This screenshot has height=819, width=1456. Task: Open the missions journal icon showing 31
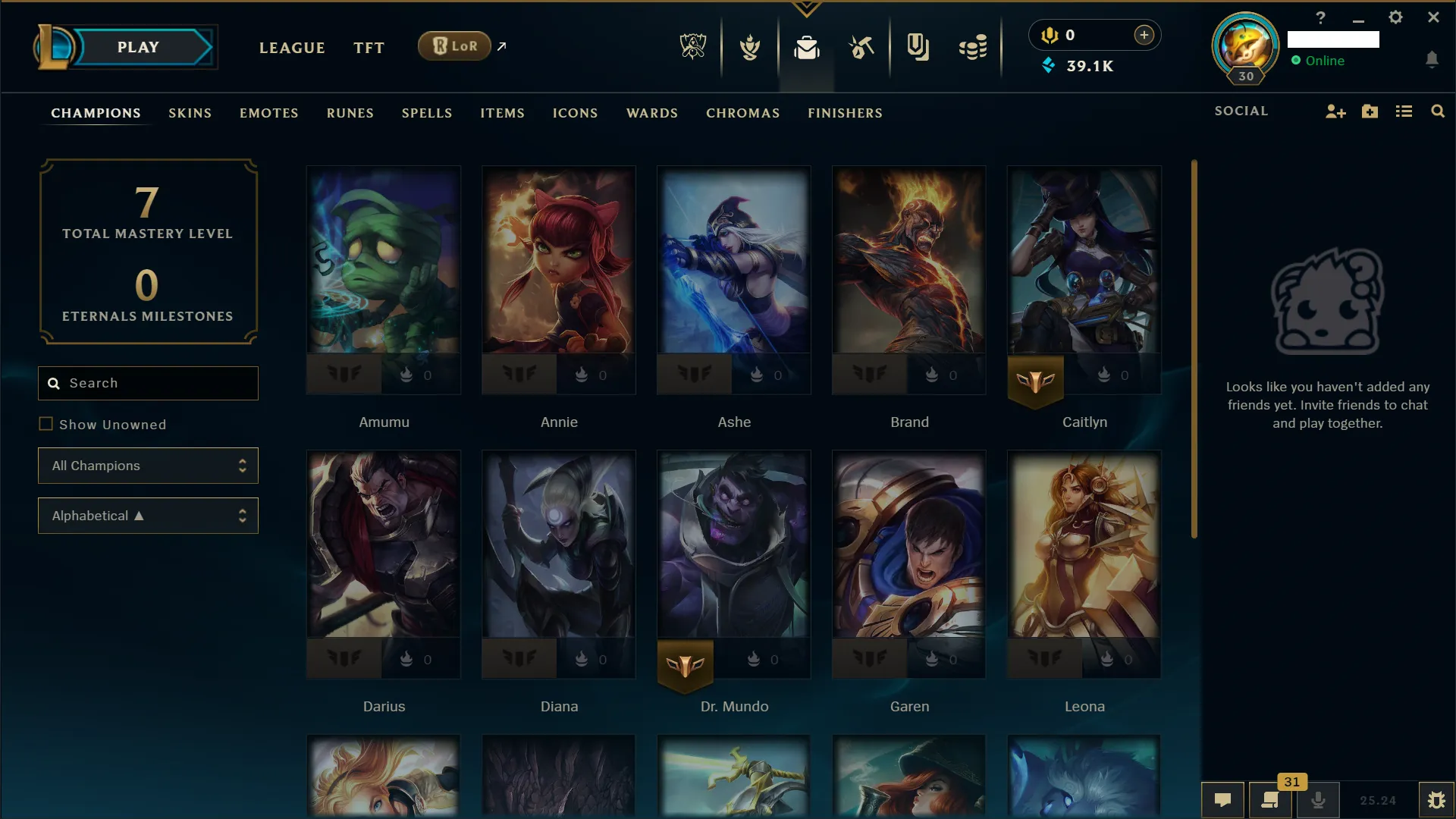click(1270, 801)
